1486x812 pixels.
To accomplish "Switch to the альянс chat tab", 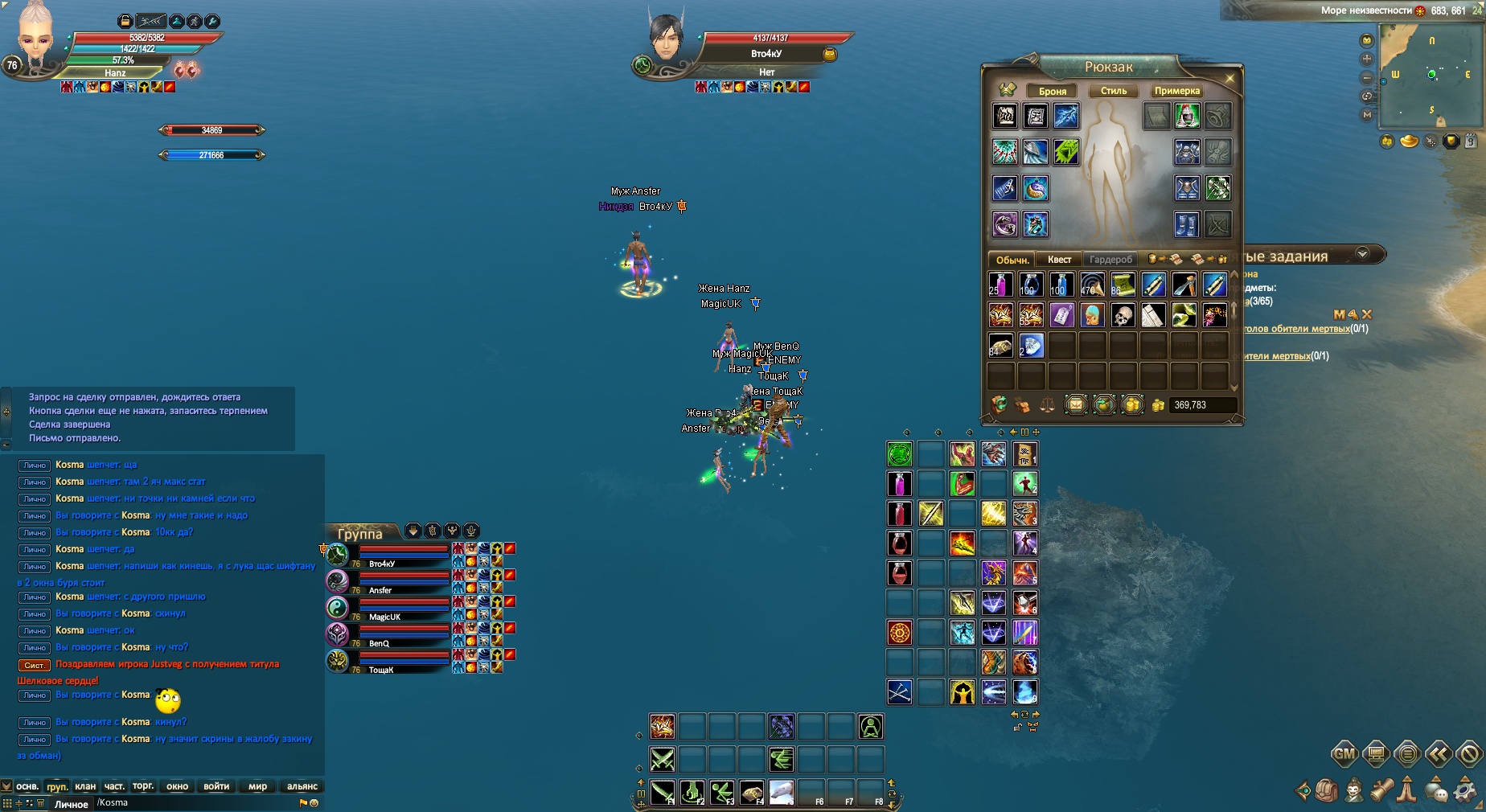I will point(302,786).
